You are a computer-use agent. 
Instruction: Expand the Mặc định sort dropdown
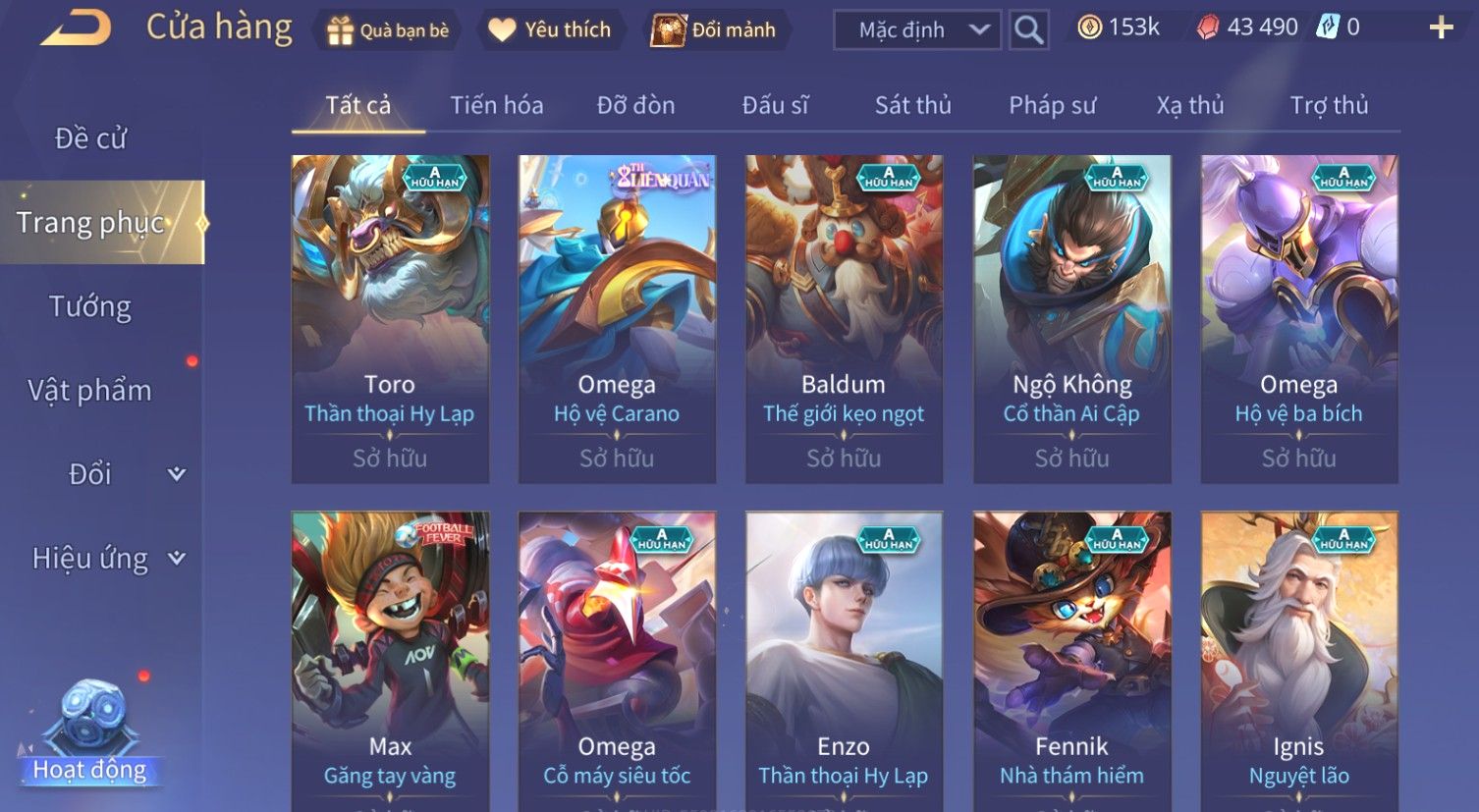(x=916, y=30)
